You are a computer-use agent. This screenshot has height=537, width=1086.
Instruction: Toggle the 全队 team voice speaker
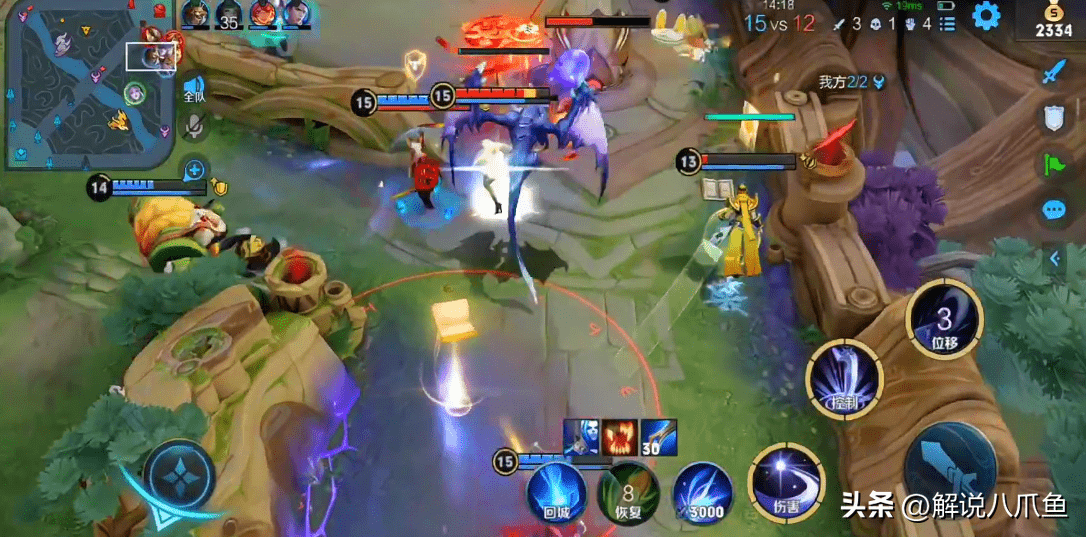194,87
